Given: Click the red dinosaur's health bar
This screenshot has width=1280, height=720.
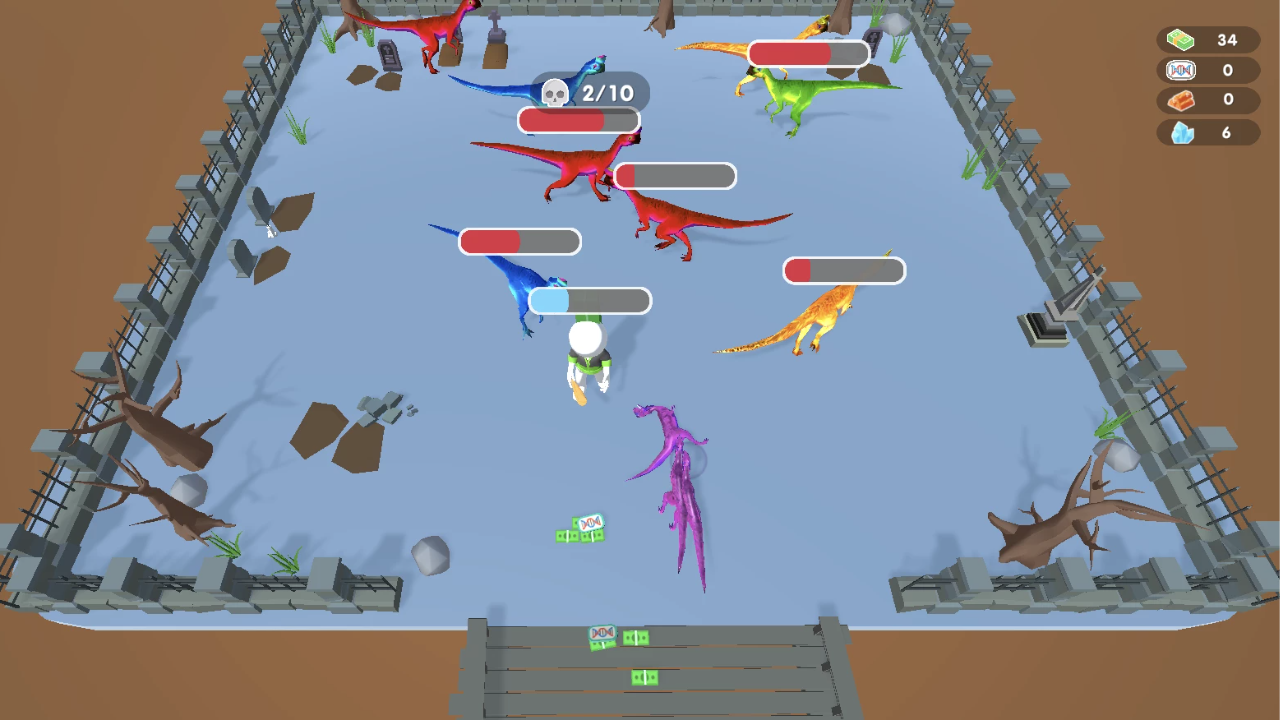Looking at the screenshot, I should pyautogui.click(x=676, y=176).
